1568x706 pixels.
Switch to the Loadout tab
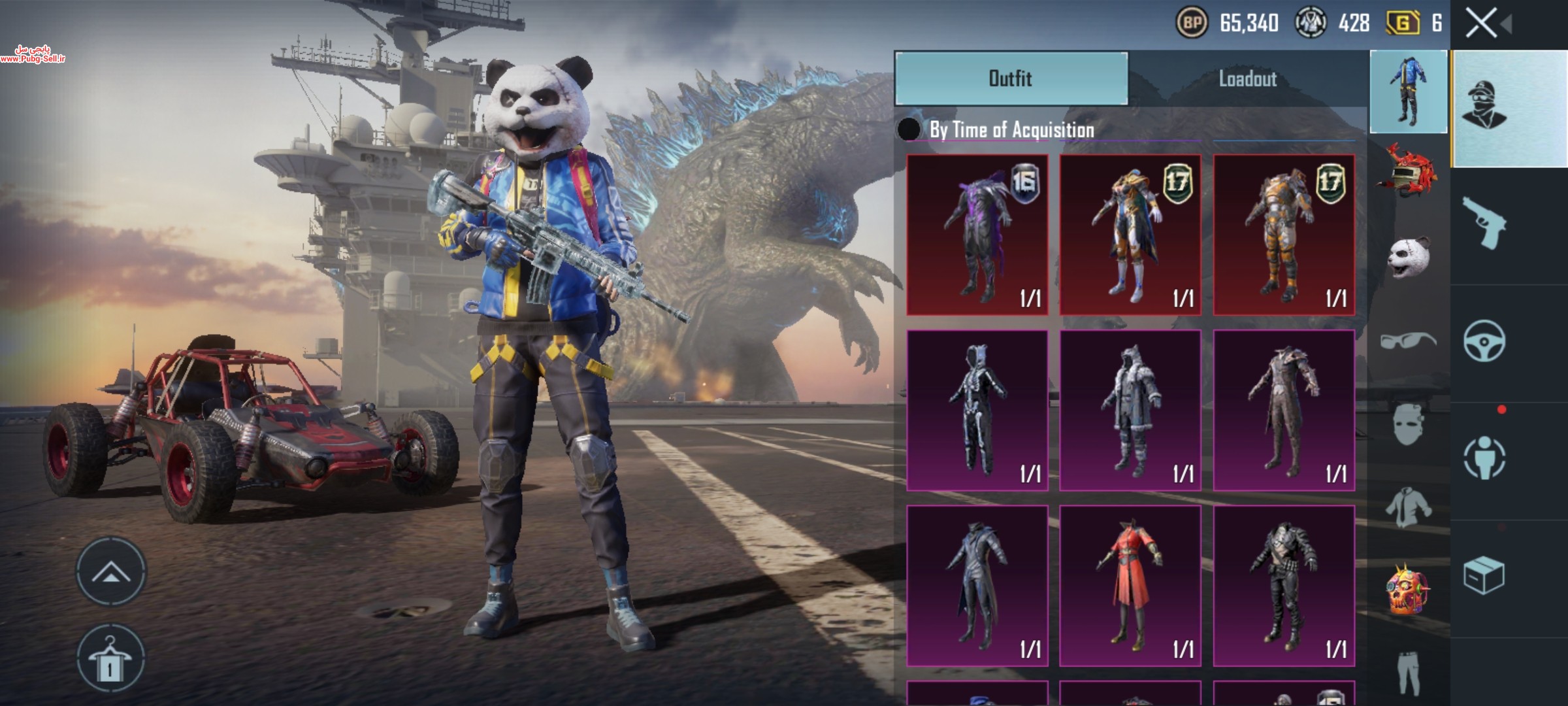(1247, 79)
